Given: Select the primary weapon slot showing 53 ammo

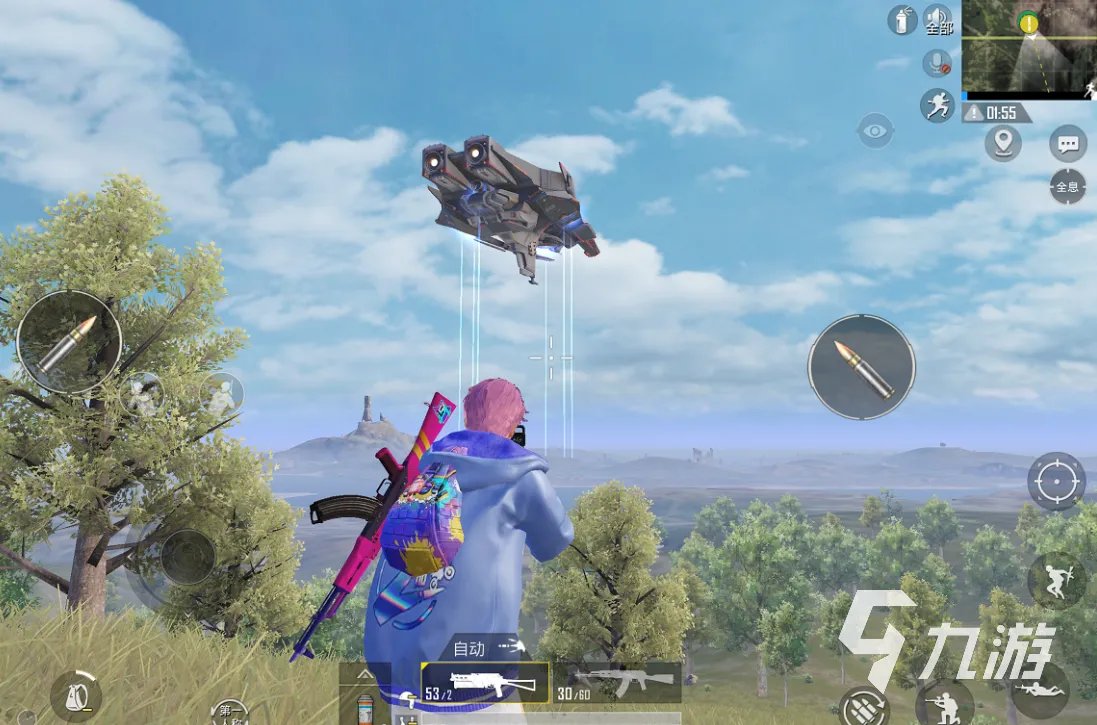Looking at the screenshot, I should point(485,683).
